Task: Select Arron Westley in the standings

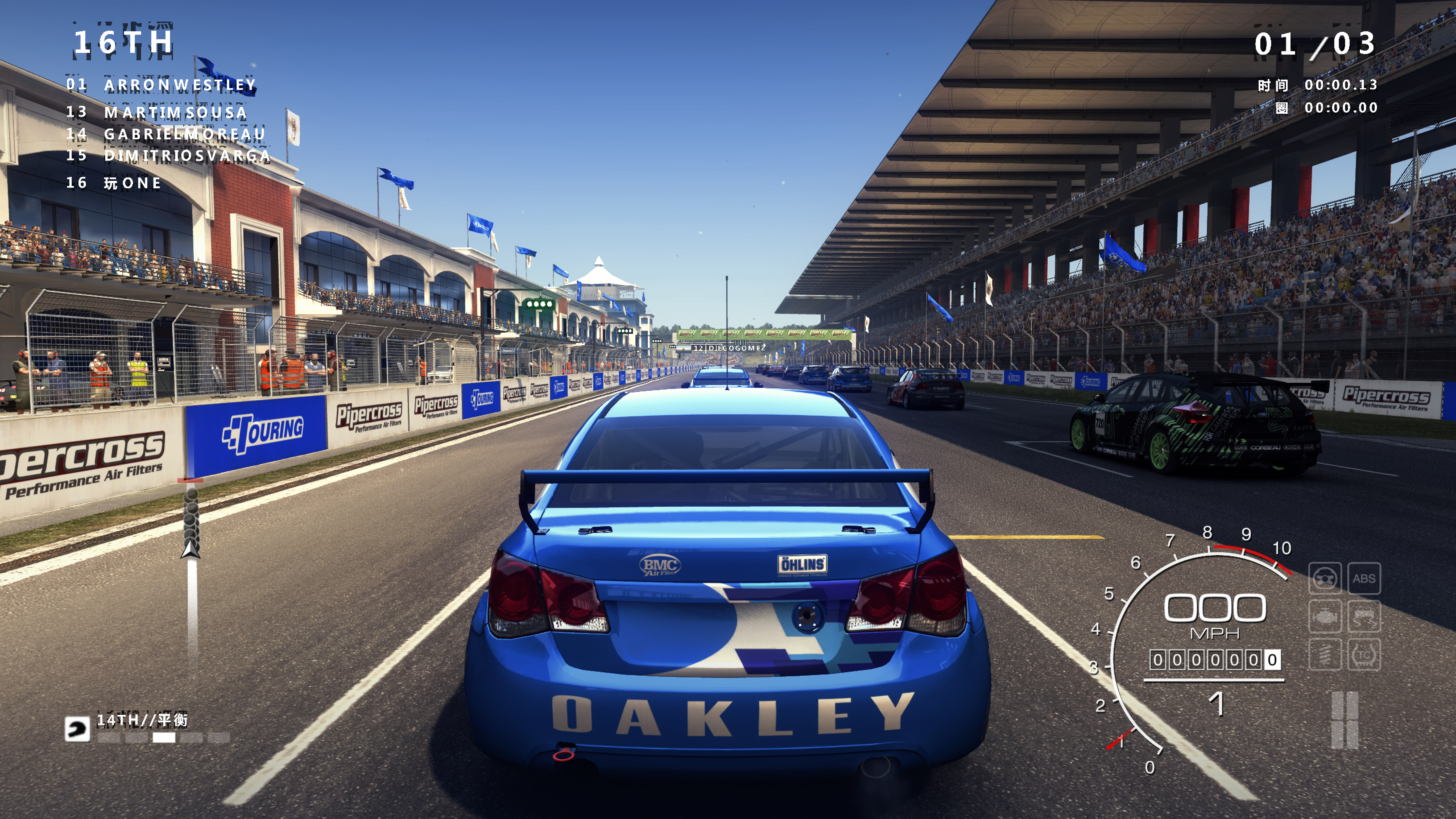Action: [180, 85]
